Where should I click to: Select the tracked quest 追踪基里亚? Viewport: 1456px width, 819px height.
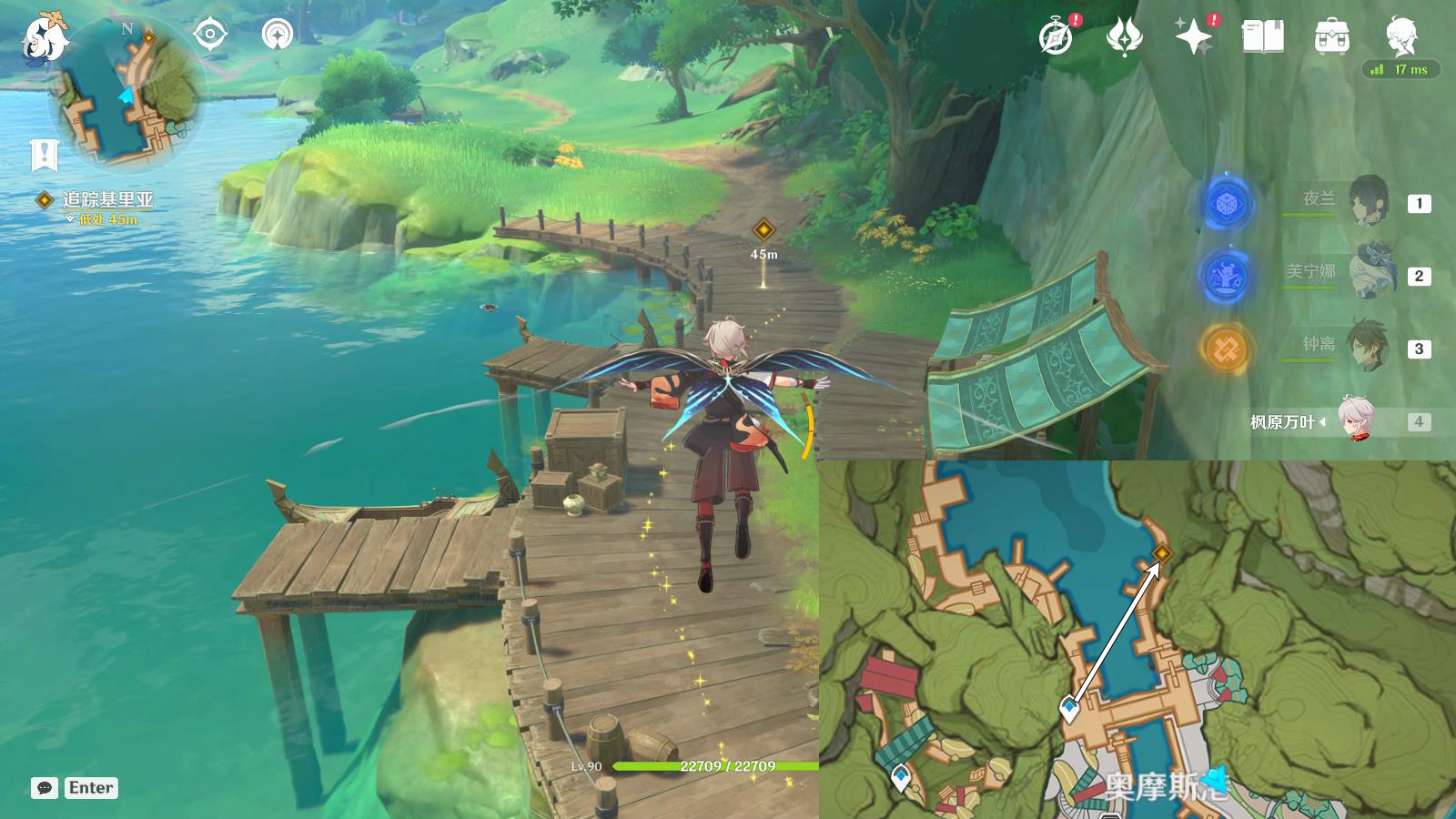tap(107, 199)
